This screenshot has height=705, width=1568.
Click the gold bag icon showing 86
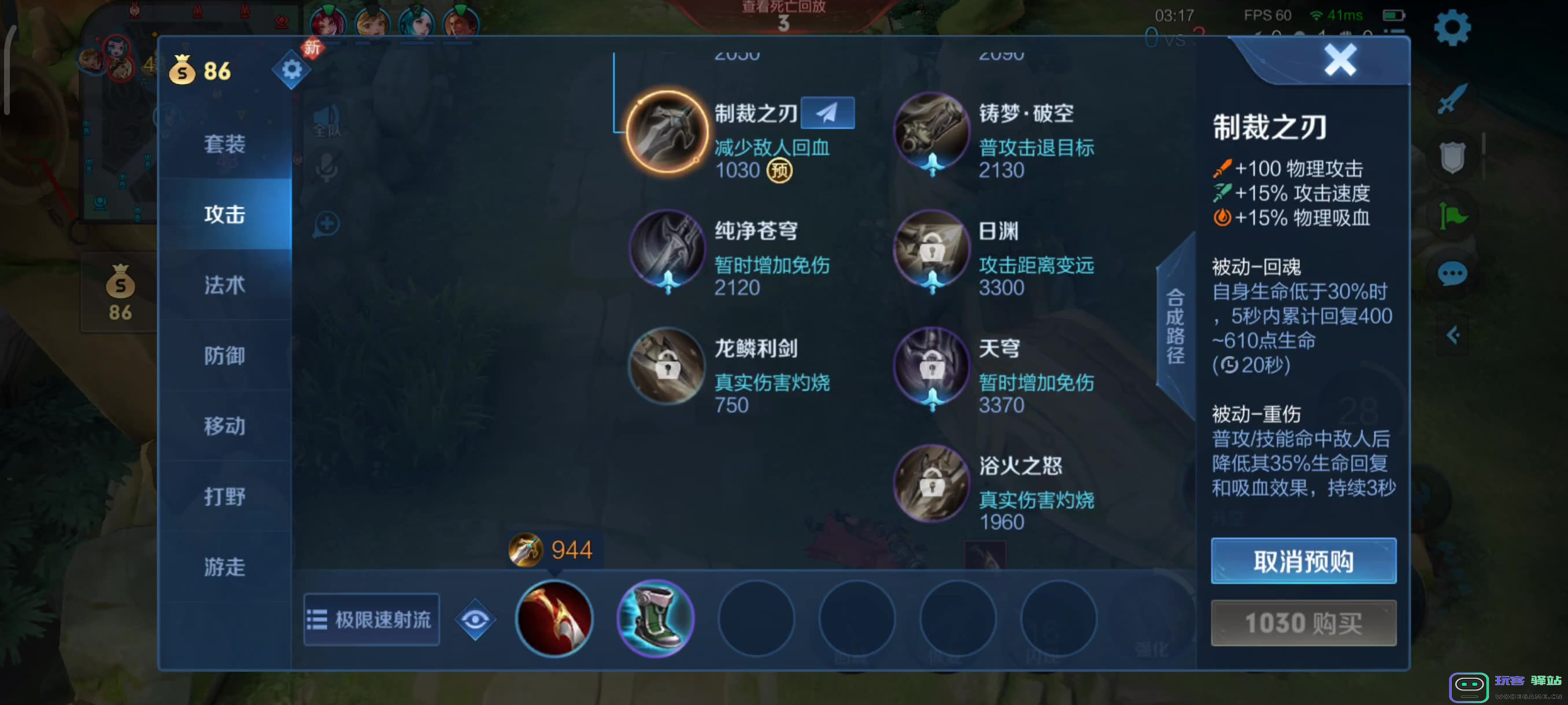(x=183, y=70)
